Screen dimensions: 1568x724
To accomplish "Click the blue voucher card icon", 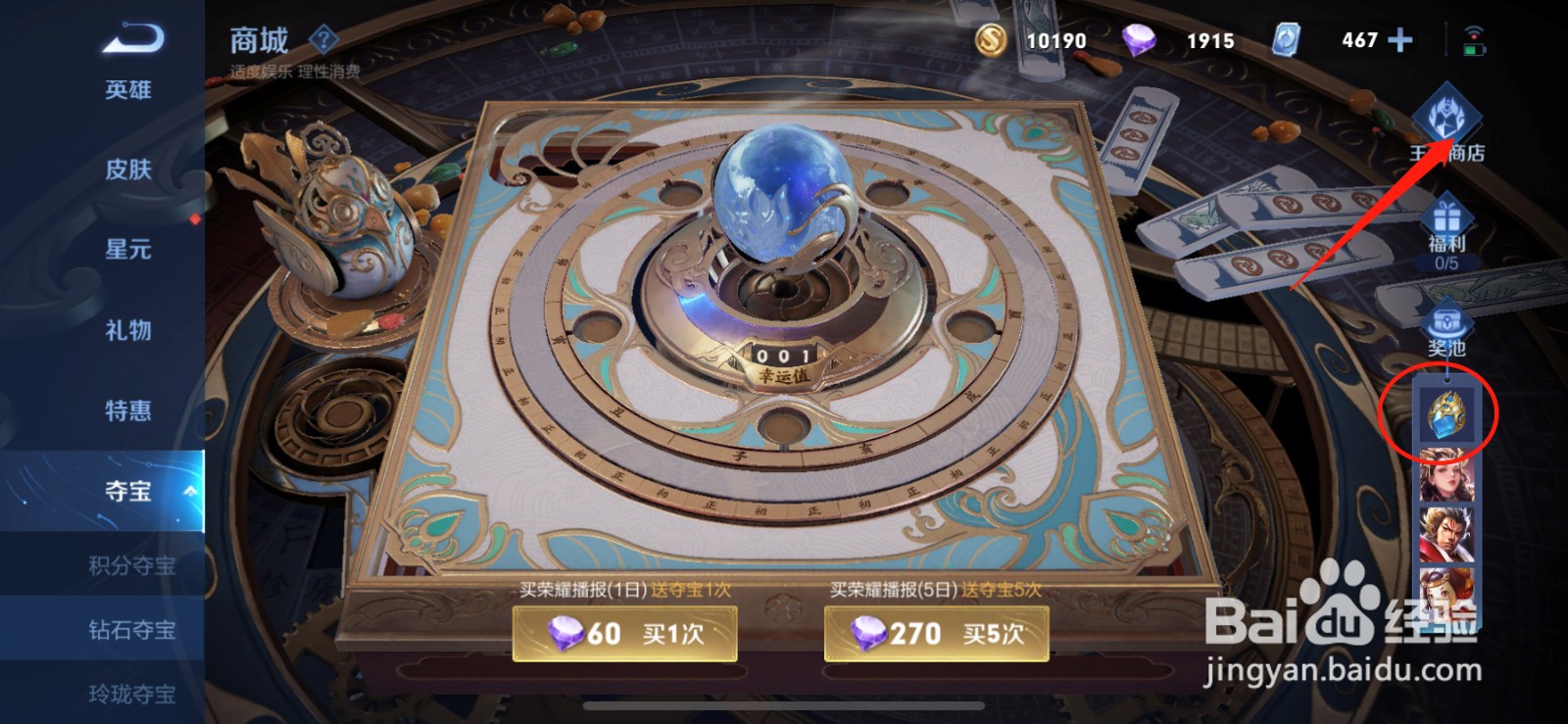I will (1289, 40).
